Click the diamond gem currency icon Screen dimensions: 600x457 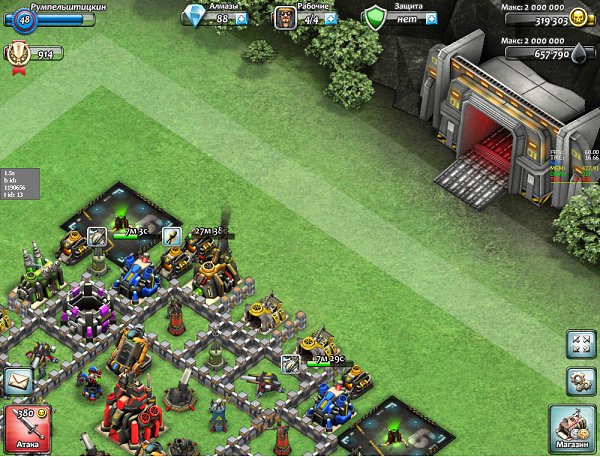pyautogui.click(x=195, y=16)
